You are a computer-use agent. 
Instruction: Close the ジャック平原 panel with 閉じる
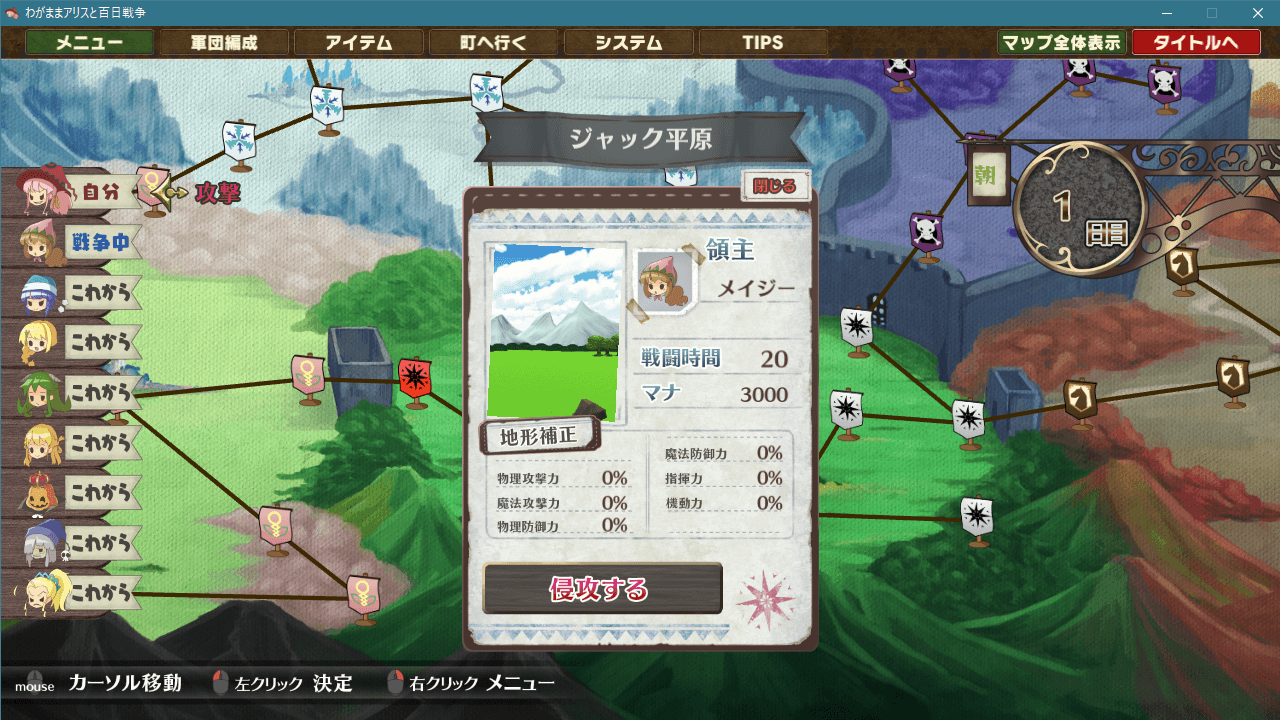pos(777,187)
